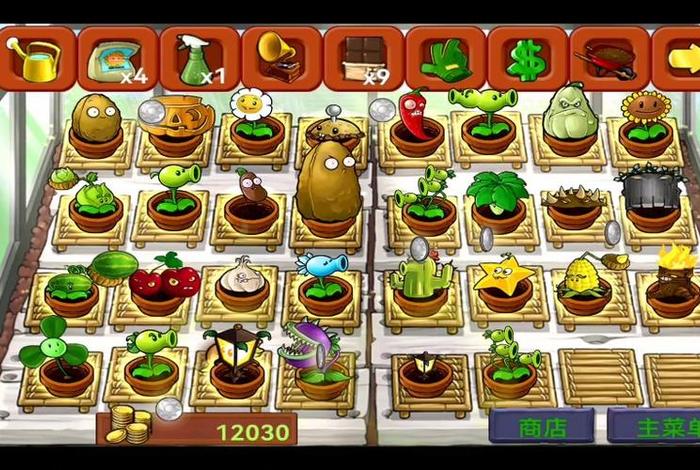Equip the green gardening glove
The height and width of the screenshot is (470, 700).
[445, 58]
